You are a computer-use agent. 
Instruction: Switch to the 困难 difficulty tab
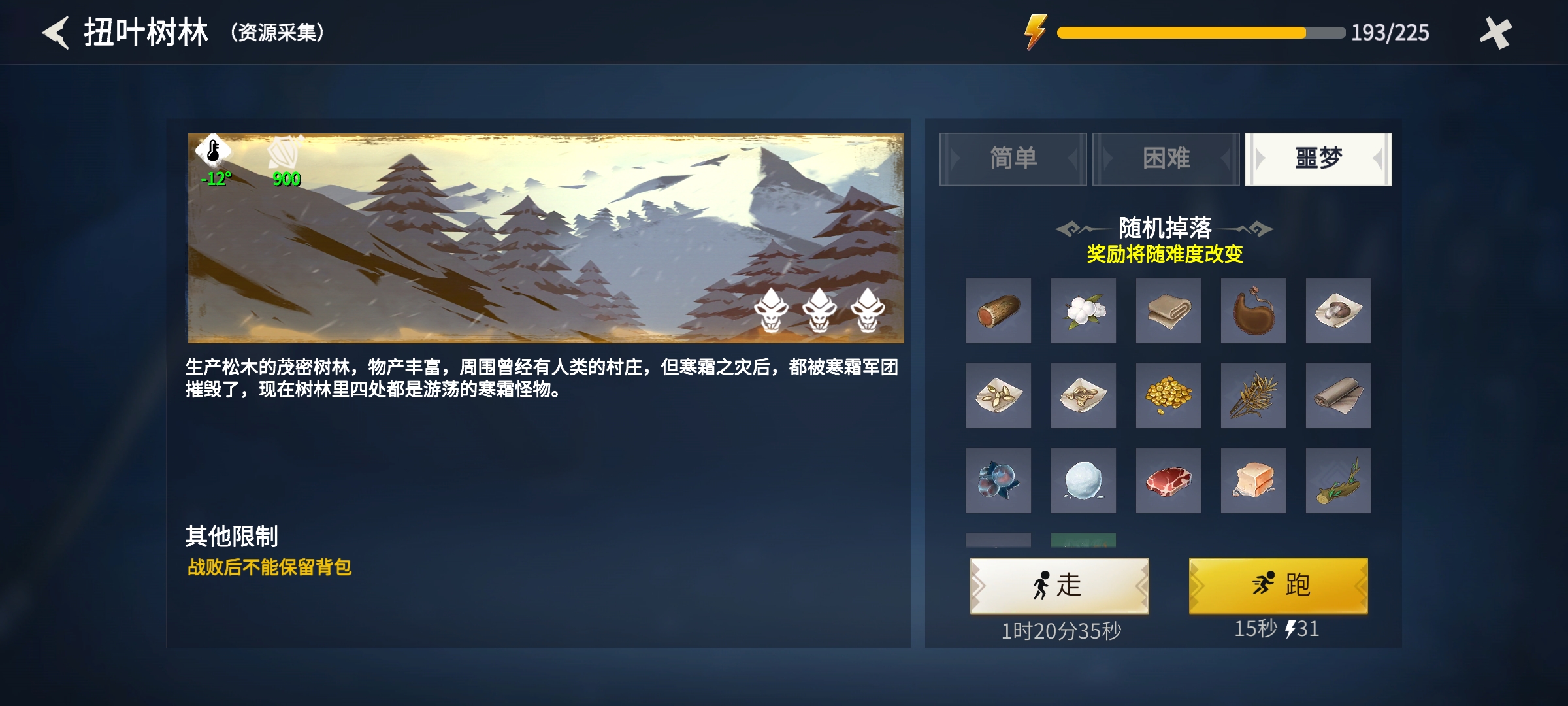(1165, 159)
